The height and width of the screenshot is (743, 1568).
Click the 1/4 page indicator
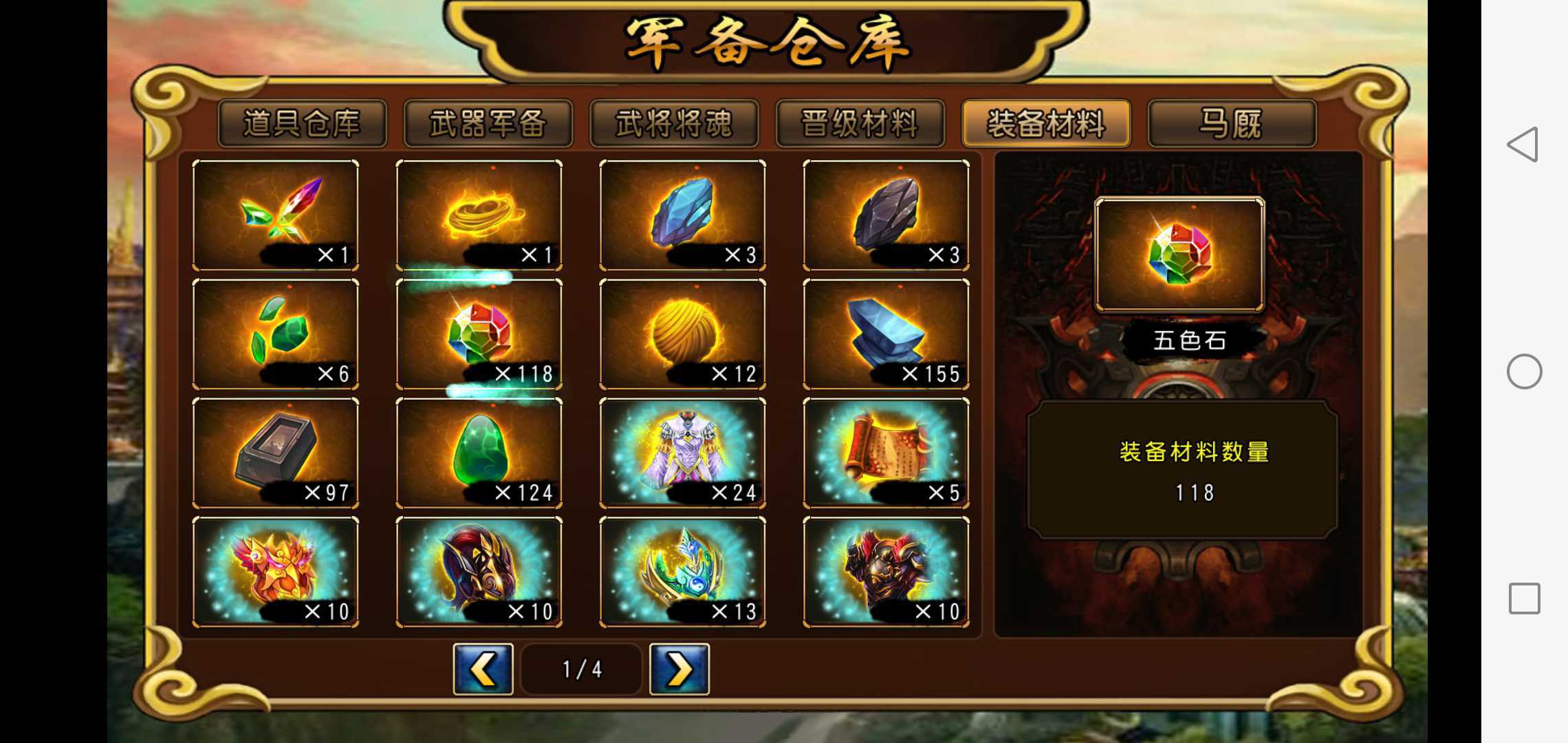pyautogui.click(x=581, y=669)
